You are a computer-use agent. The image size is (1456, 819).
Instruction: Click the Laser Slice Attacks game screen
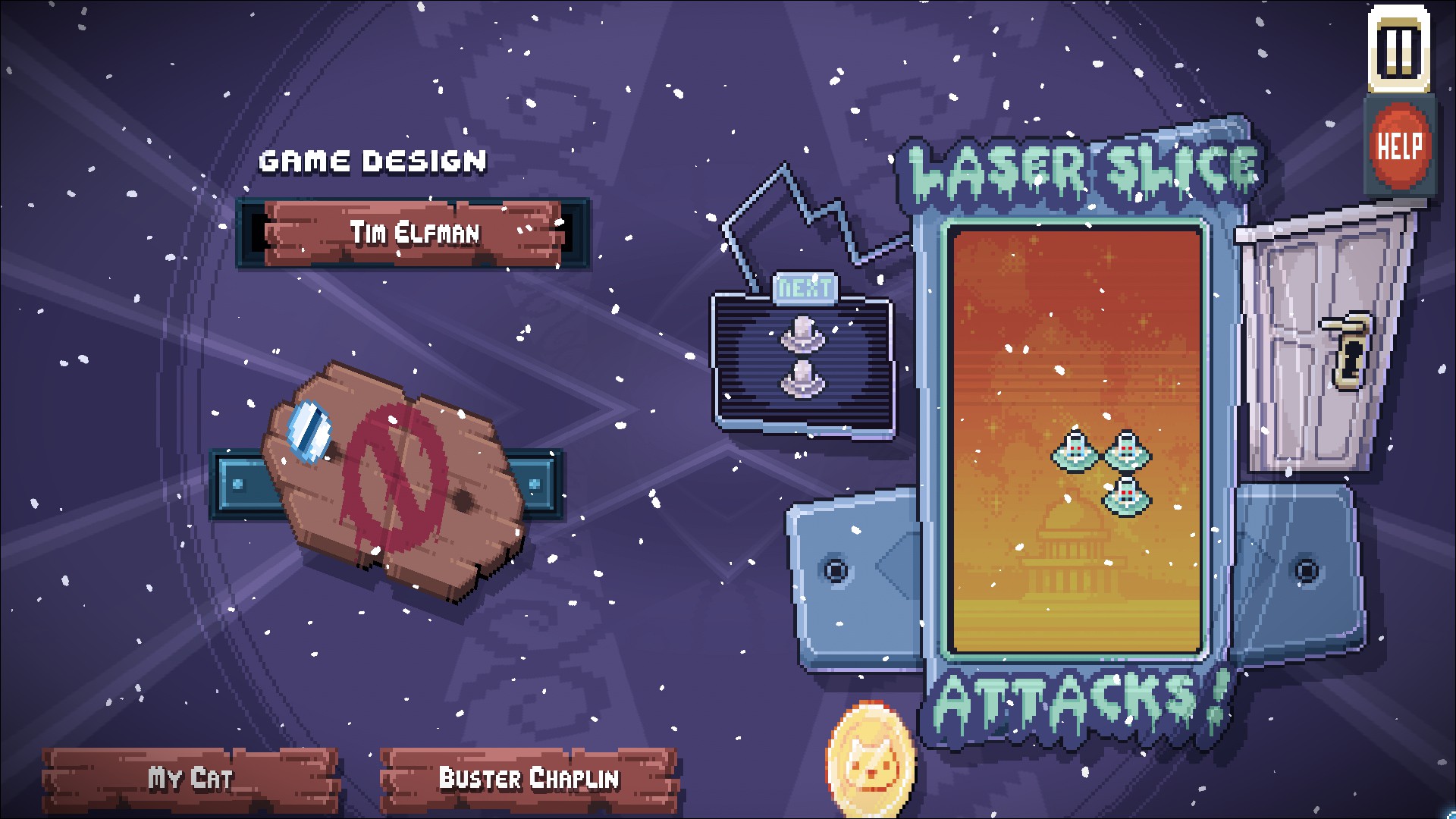pyautogui.click(x=1075, y=440)
